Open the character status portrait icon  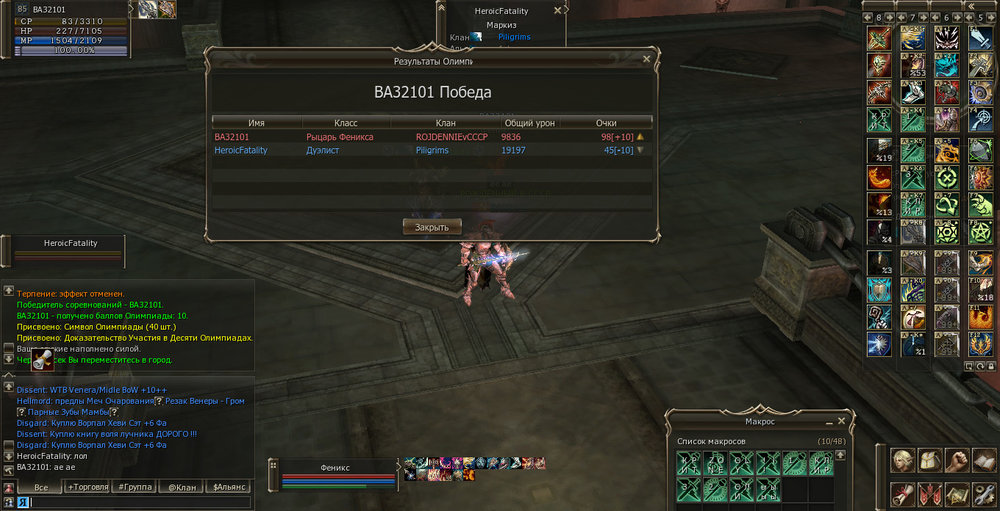[903, 461]
